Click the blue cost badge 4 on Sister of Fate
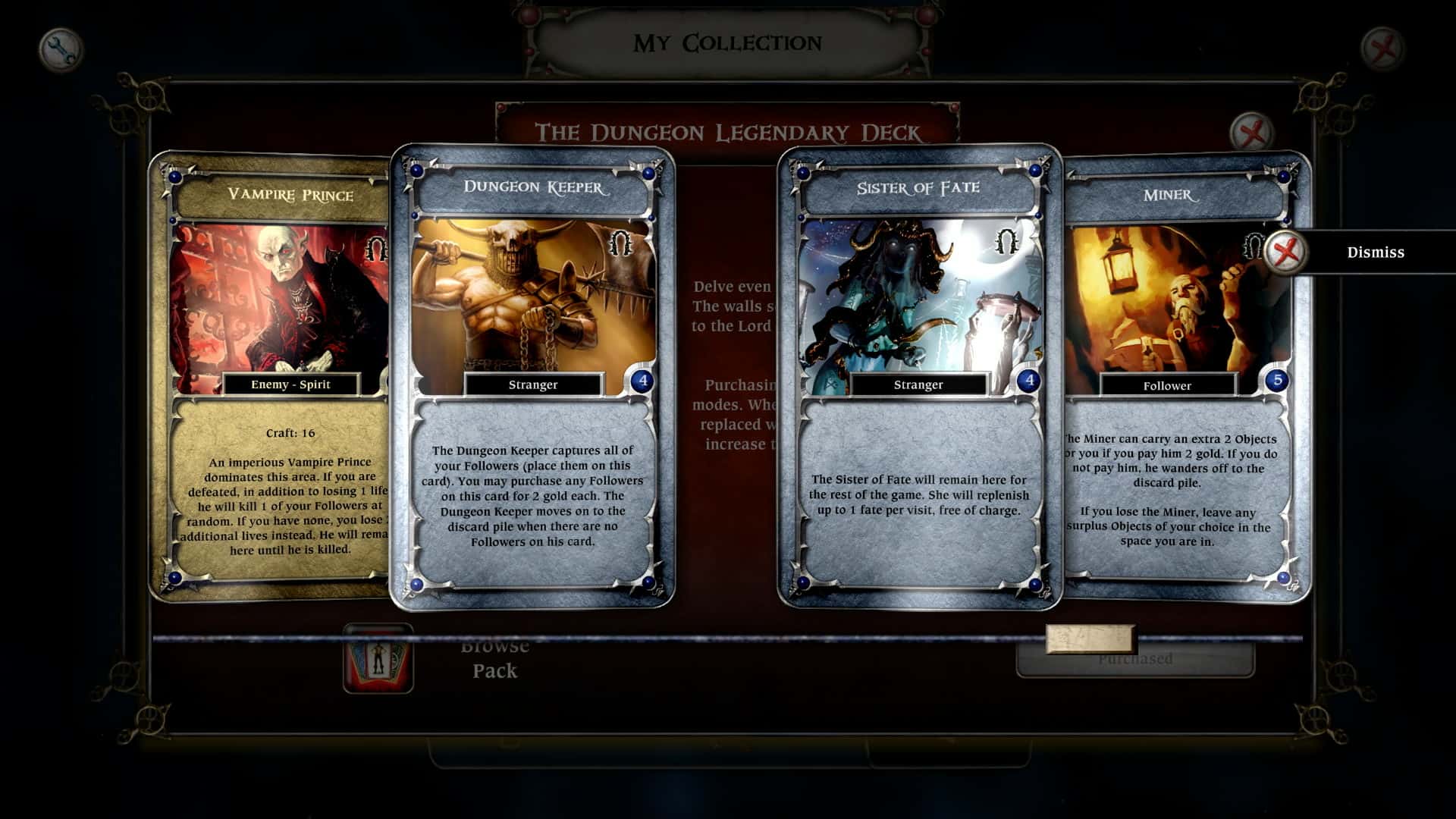The height and width of the screenshot is (819, 1456). [x=1028, y=379]
